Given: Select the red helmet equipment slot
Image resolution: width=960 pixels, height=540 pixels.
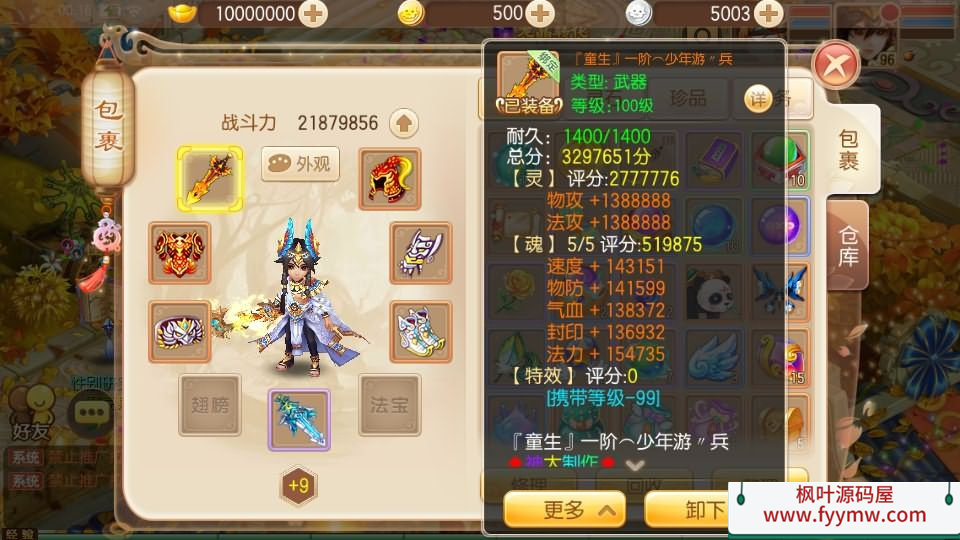Looking at the screenshot, I should click(x=390, y=179).
